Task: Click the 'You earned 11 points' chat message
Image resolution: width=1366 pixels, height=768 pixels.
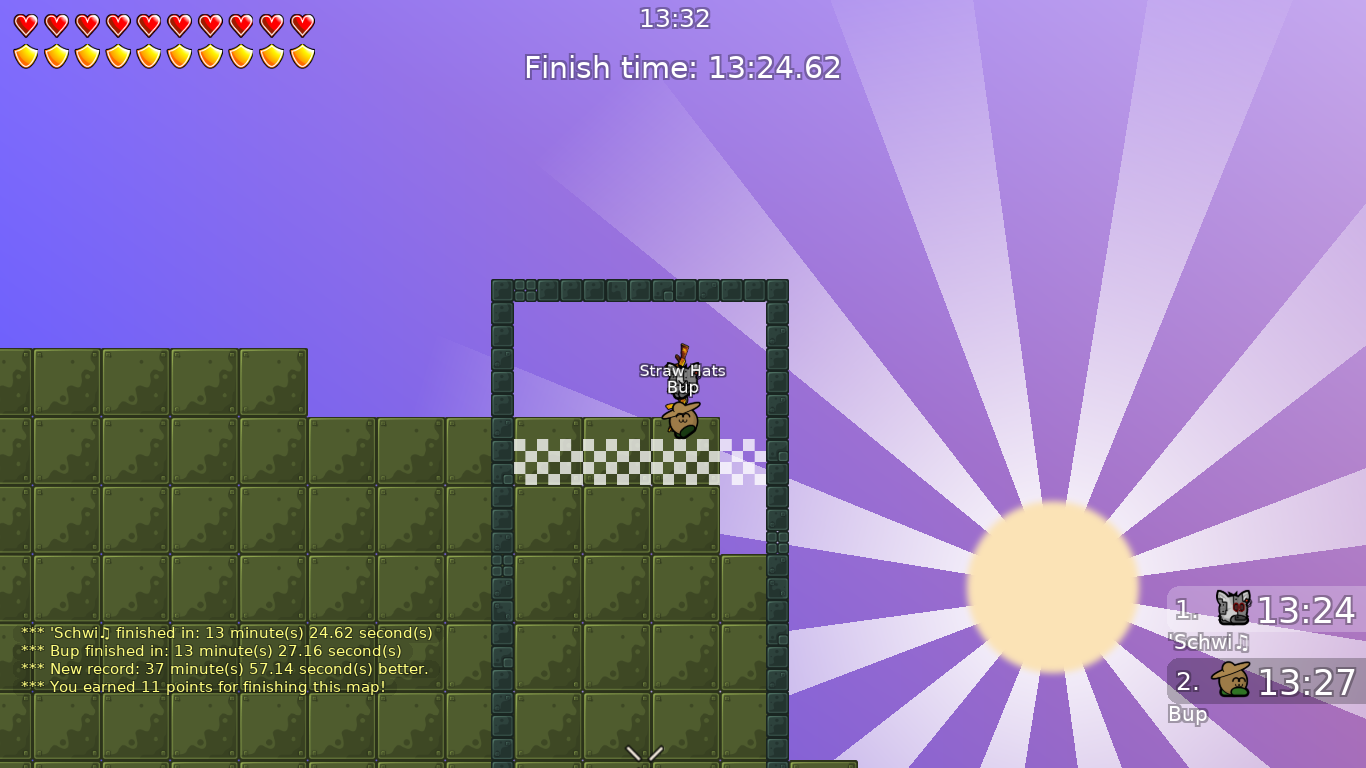Action: (x=202, y=687)
